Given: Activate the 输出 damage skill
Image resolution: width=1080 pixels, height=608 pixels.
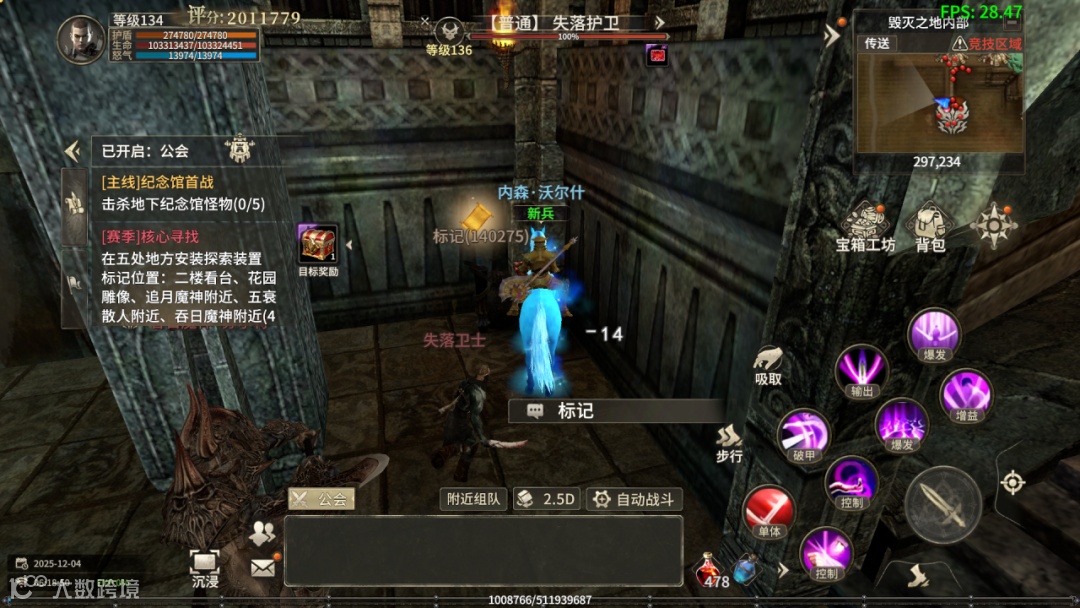Looking at the screenshot, I should (861, 370).
